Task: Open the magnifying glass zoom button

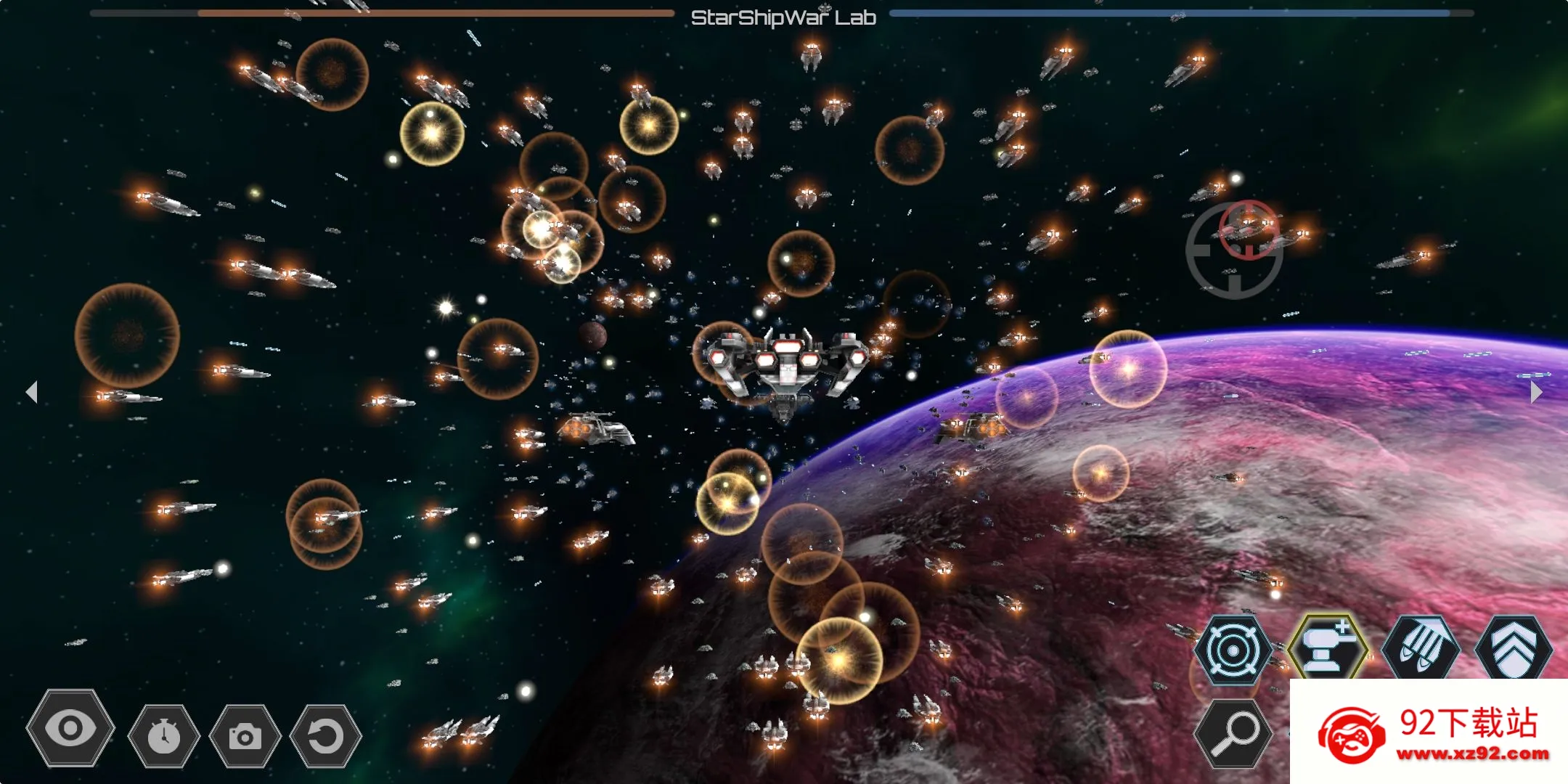Action: tap(1233, 735)
